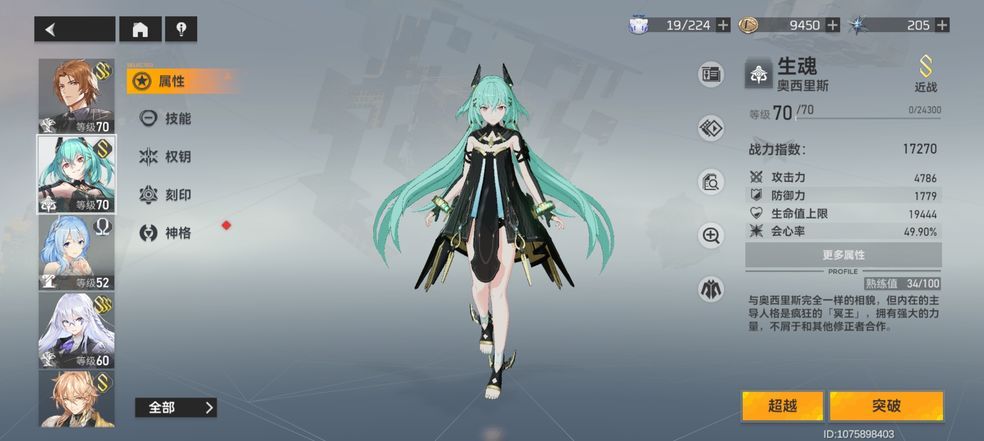Select the 权钥 tab
The height and width of the screenshot is (441, 984).
(172, 156)
